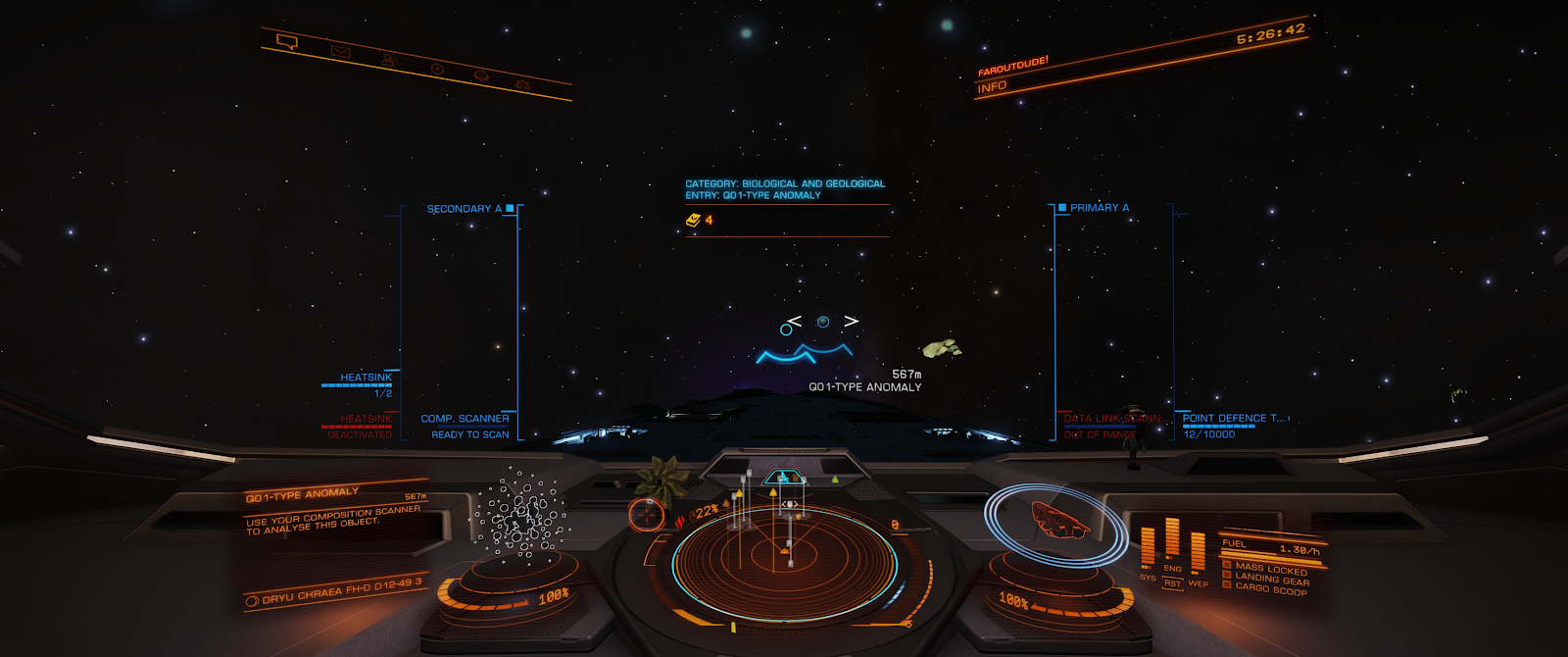Click the ENG power pip column

tap(1172, 541)
